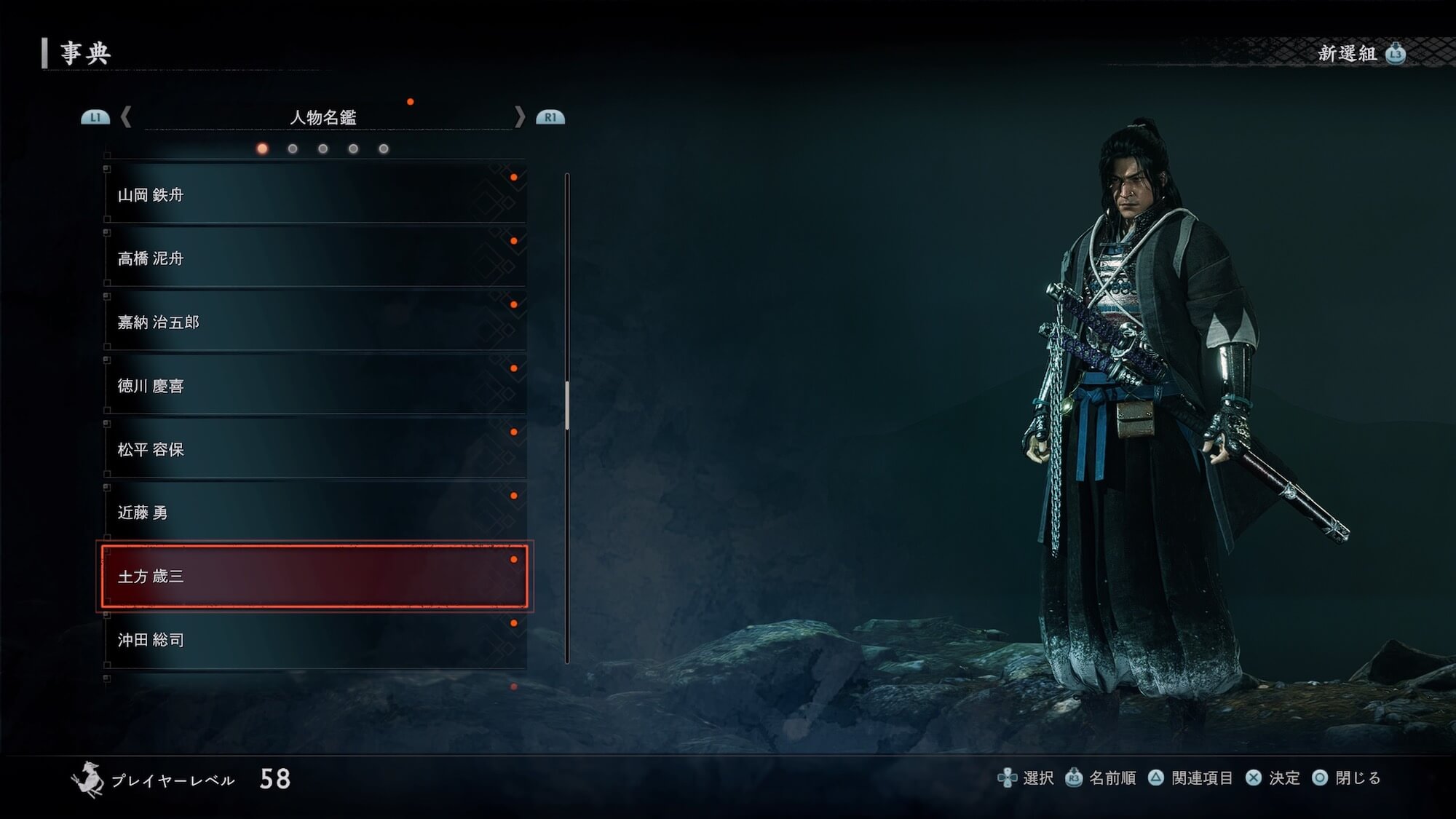Switch to the second page dot

[x=293, y=149]
